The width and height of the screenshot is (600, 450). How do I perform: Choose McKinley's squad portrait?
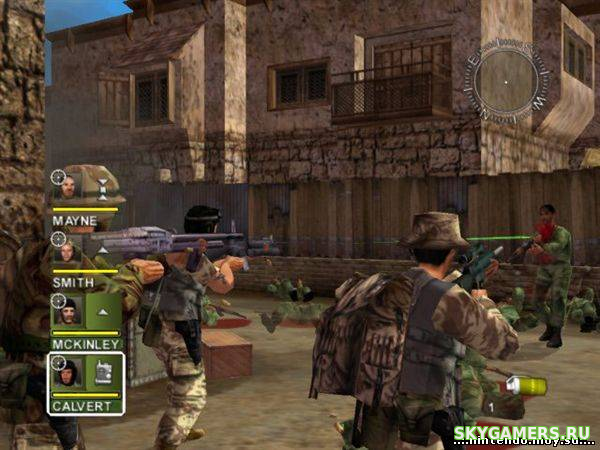[x=67, y=312]
